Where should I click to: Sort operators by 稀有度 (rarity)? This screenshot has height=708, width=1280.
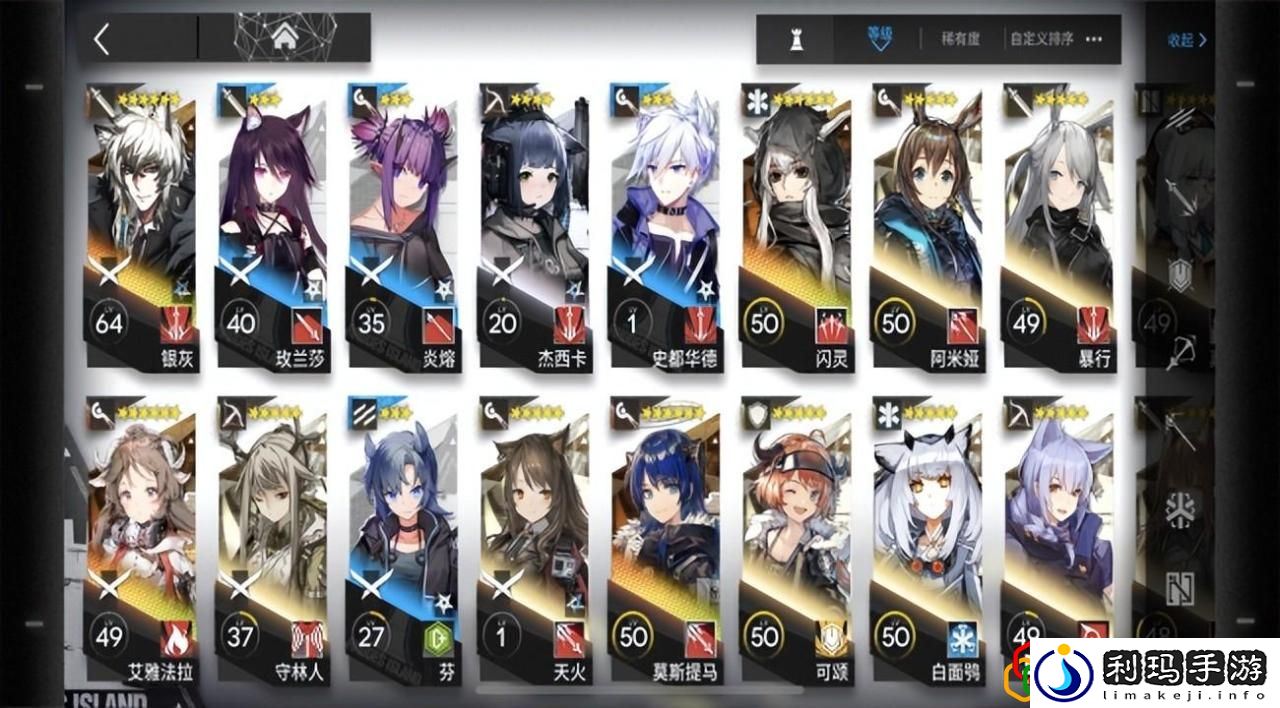coord(959,40)
